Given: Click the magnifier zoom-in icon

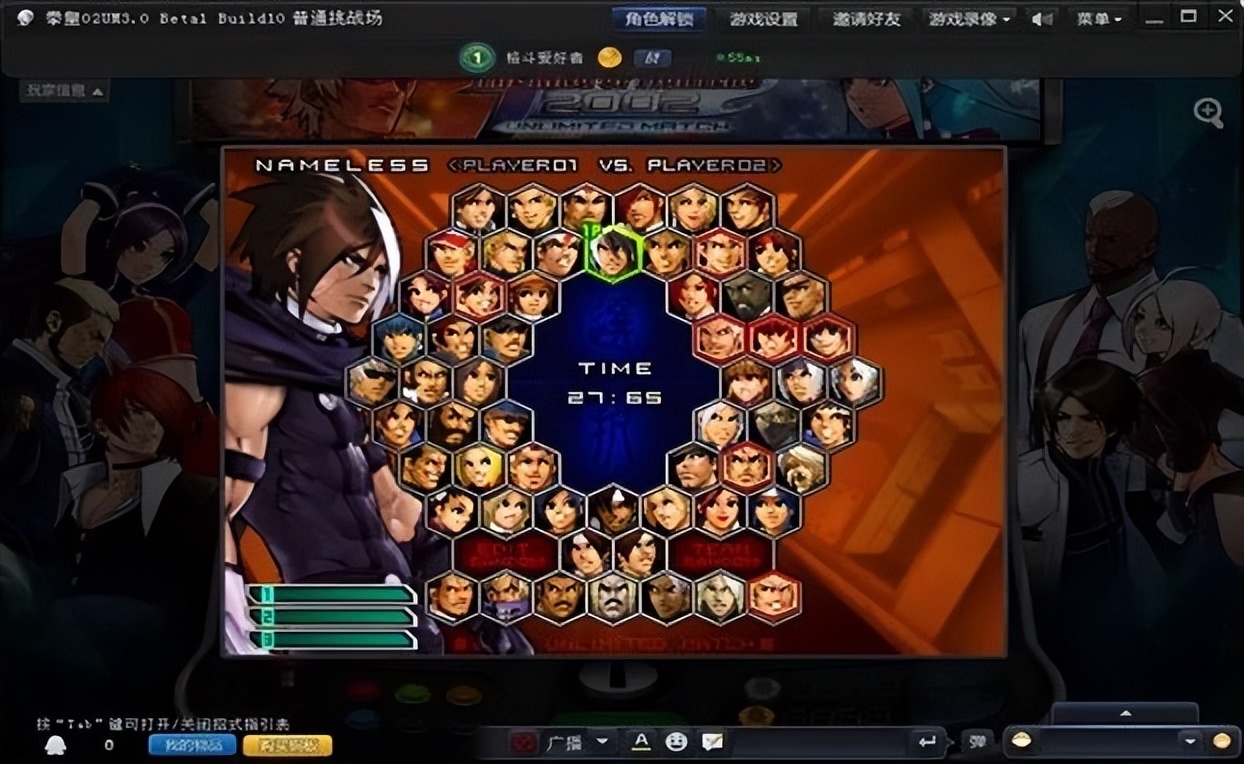Looking at the screenshot, I should (x=1208, y=112).
